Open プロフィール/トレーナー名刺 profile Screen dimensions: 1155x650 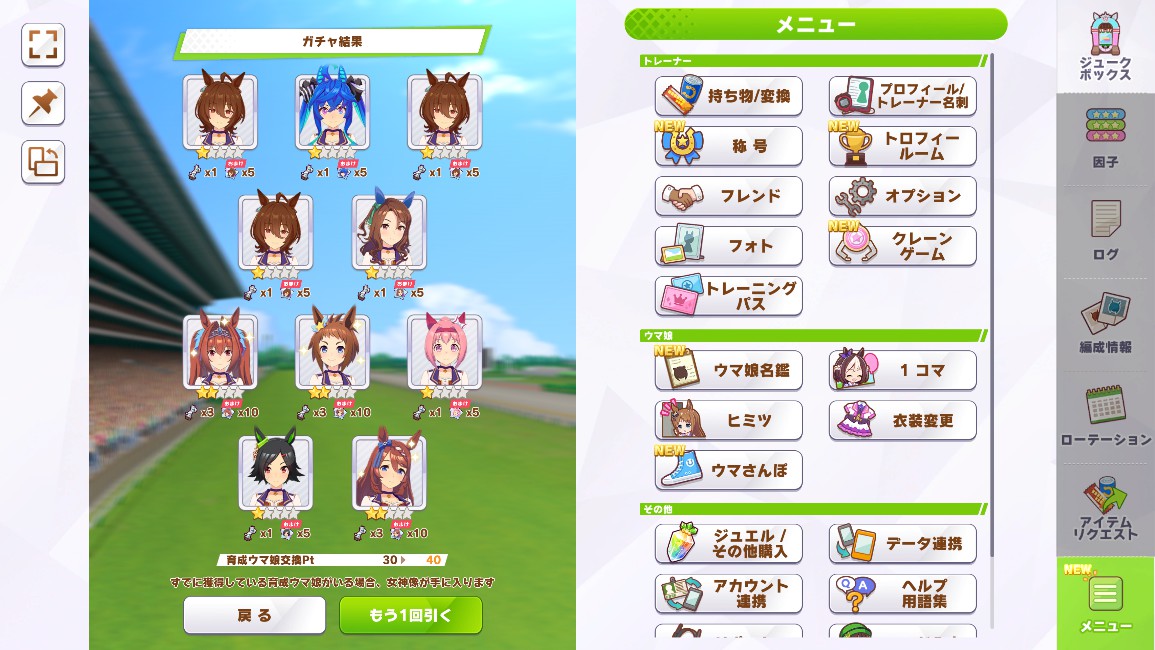point(903,96)
